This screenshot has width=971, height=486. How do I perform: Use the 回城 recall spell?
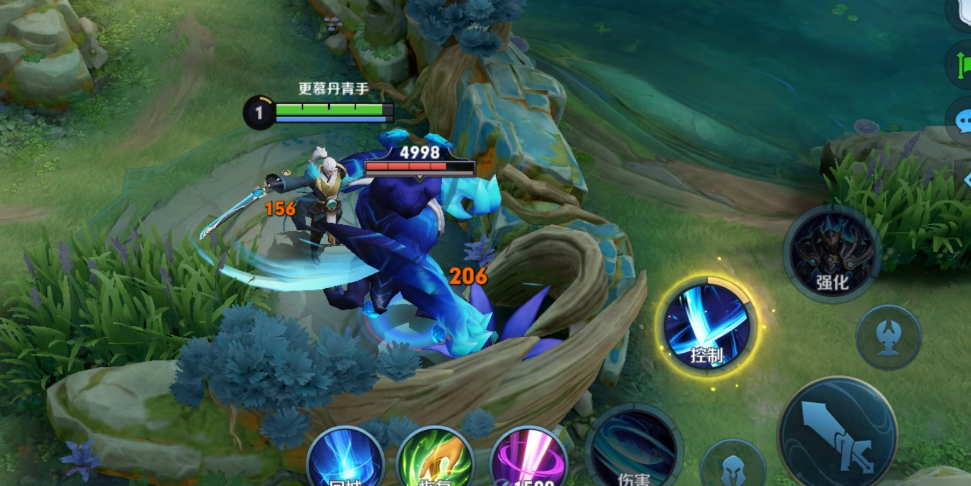pyautogui.click(x=345, y=460)
